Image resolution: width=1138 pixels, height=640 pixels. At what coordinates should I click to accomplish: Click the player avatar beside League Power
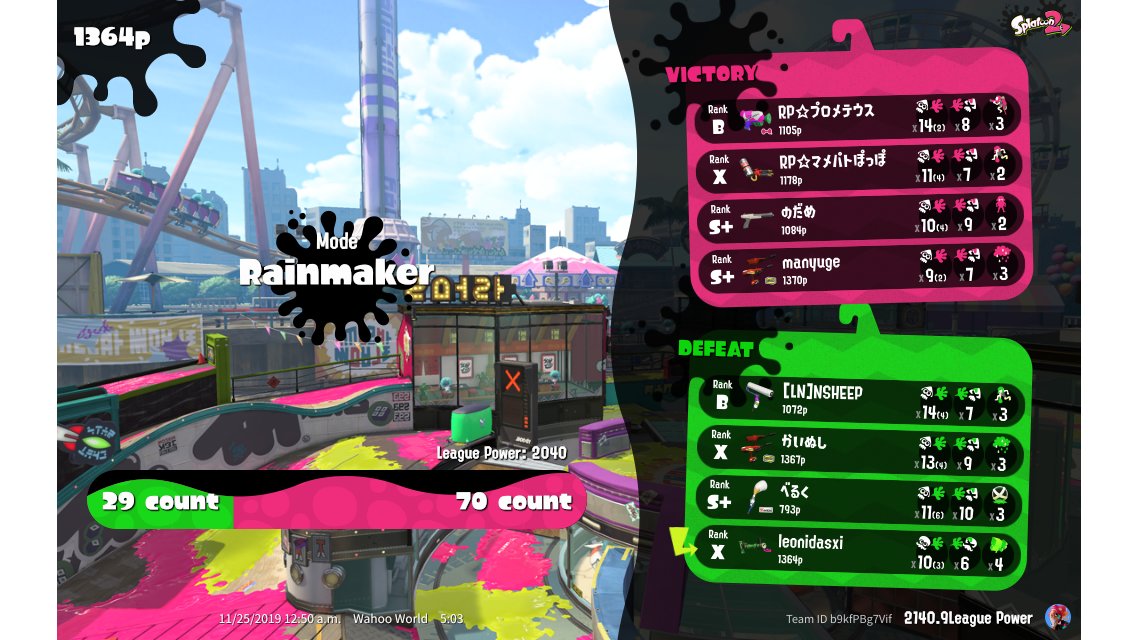pyautogui.click(x=1057, y=617)
